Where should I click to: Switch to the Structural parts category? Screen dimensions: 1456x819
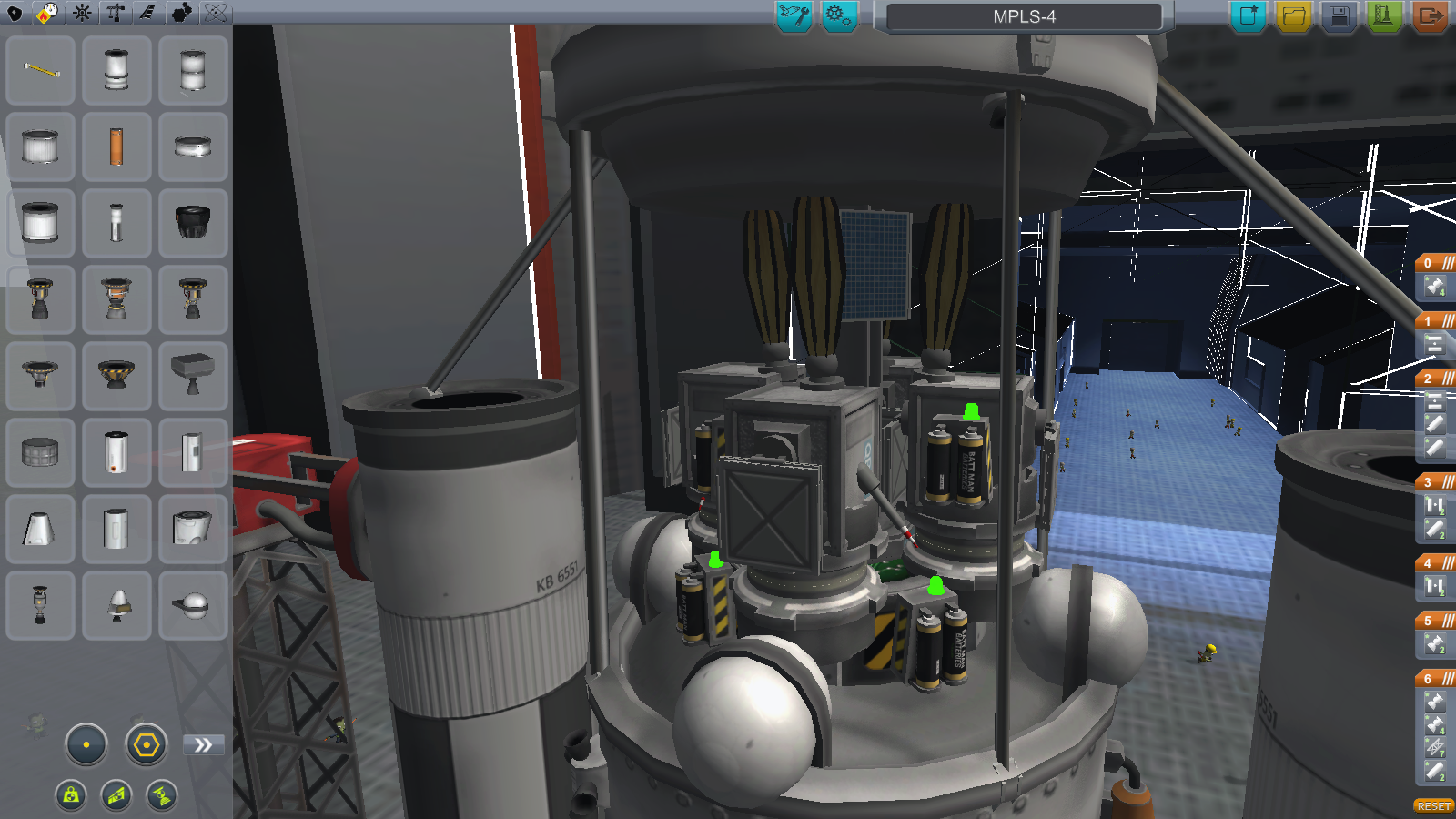[115, 14]
